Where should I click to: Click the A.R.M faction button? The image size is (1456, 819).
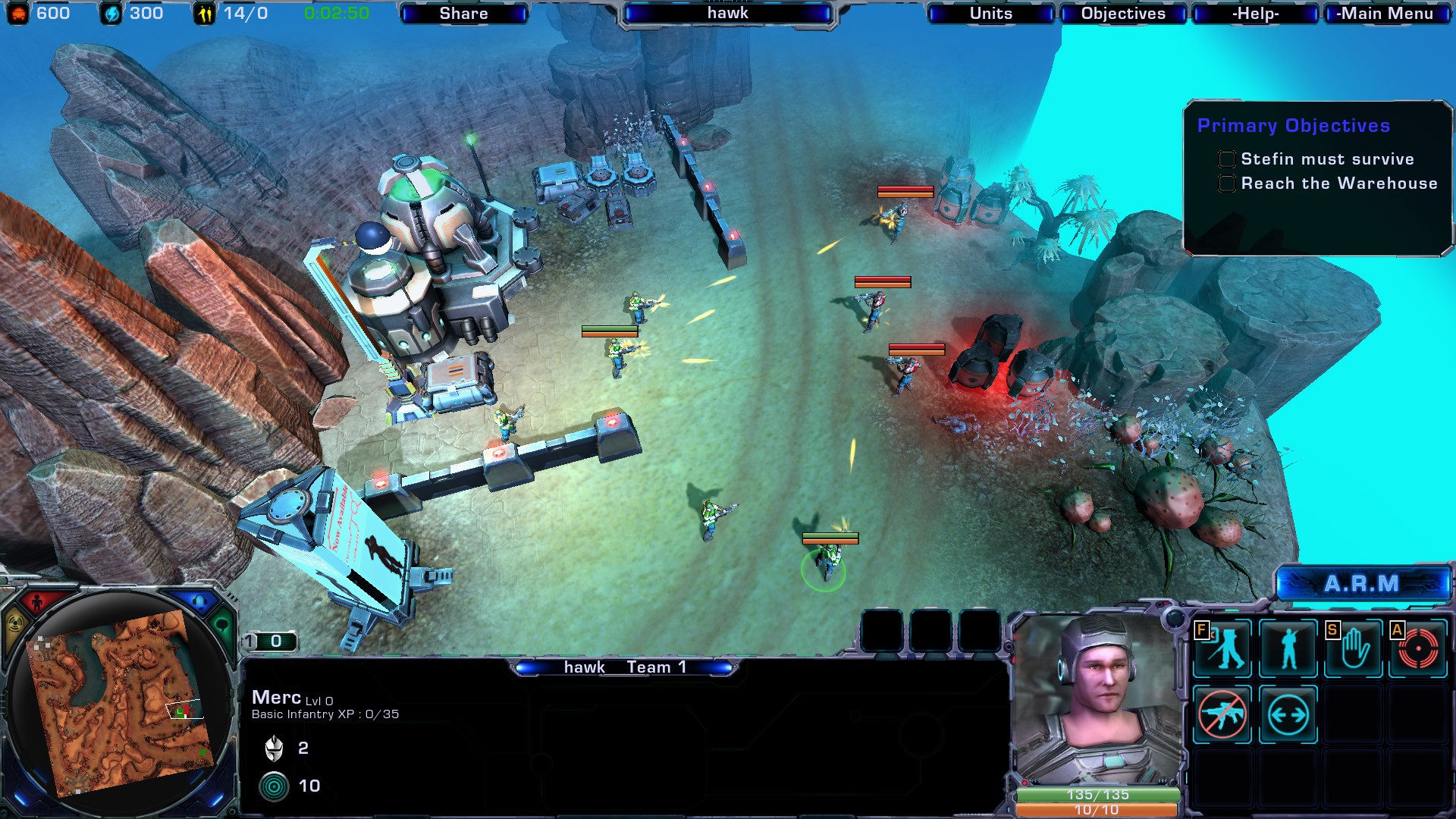pos(1362,584)
